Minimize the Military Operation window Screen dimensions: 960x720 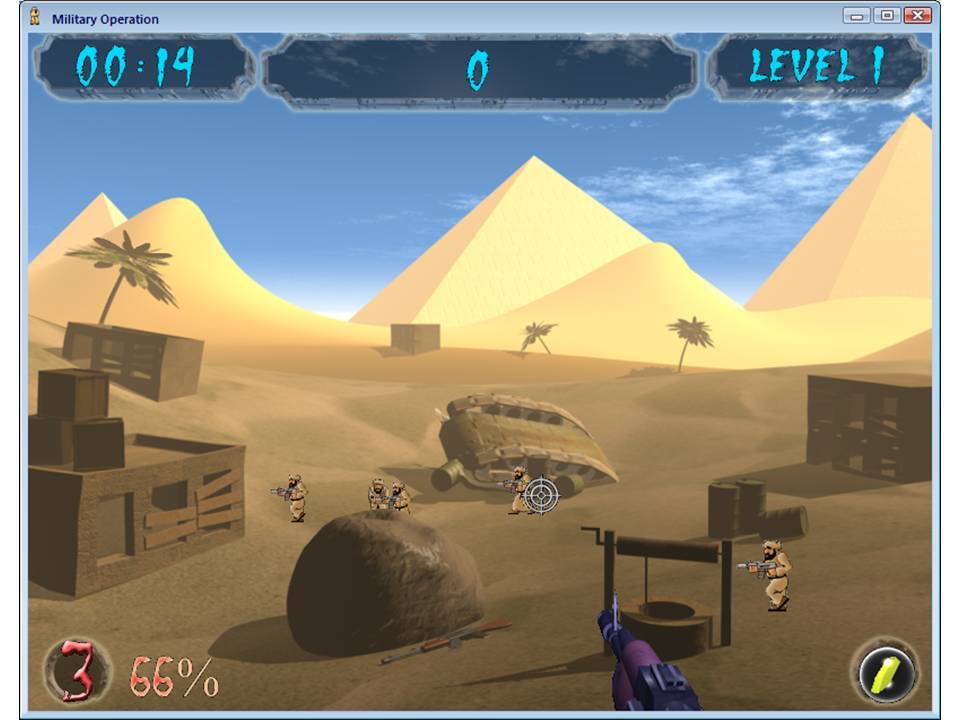coord(856,15)
